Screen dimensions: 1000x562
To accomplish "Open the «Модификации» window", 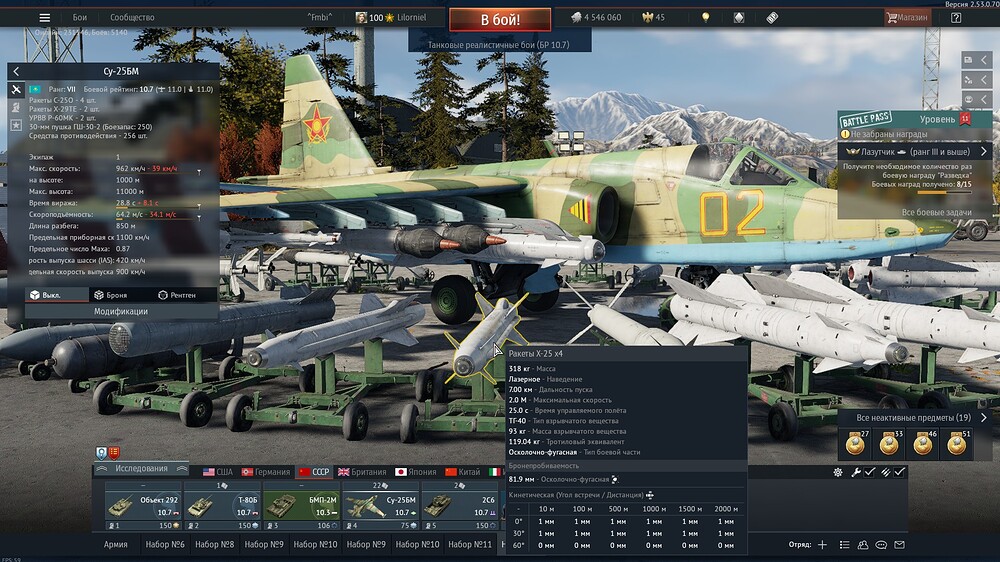I will click(x=121, y=311).
